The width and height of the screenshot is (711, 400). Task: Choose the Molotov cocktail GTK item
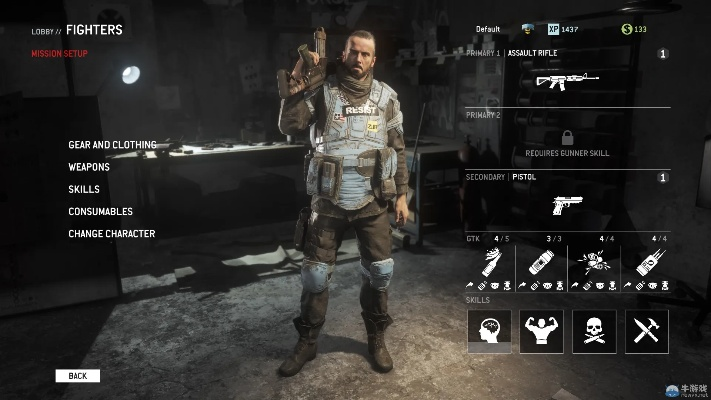point(490,263)
